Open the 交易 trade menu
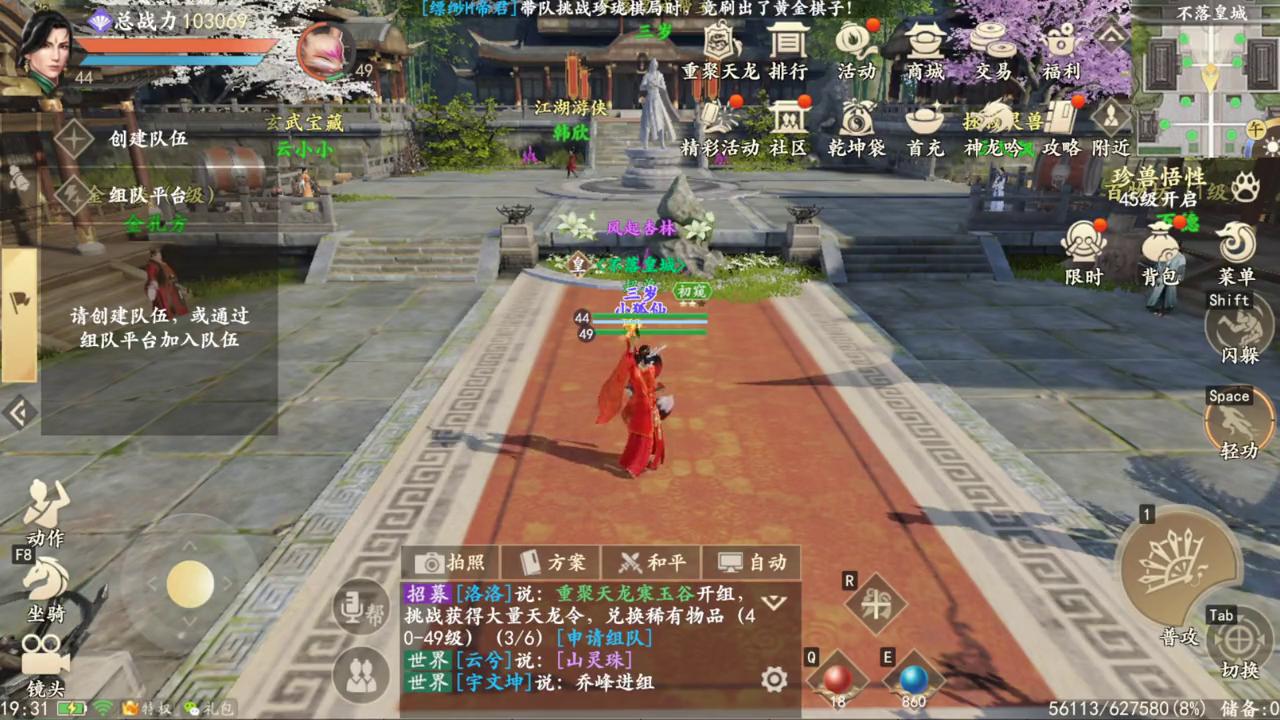 coord(993,50)
